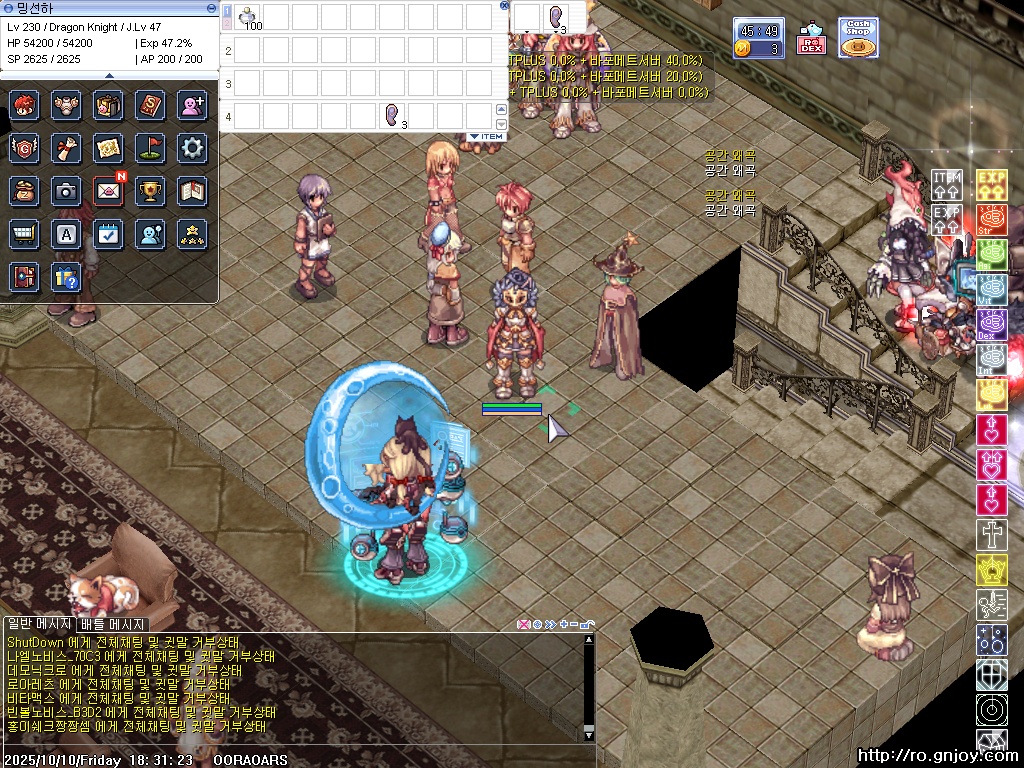Open the red S skill book
This screenshot has height=768, width=1024.
150,105
